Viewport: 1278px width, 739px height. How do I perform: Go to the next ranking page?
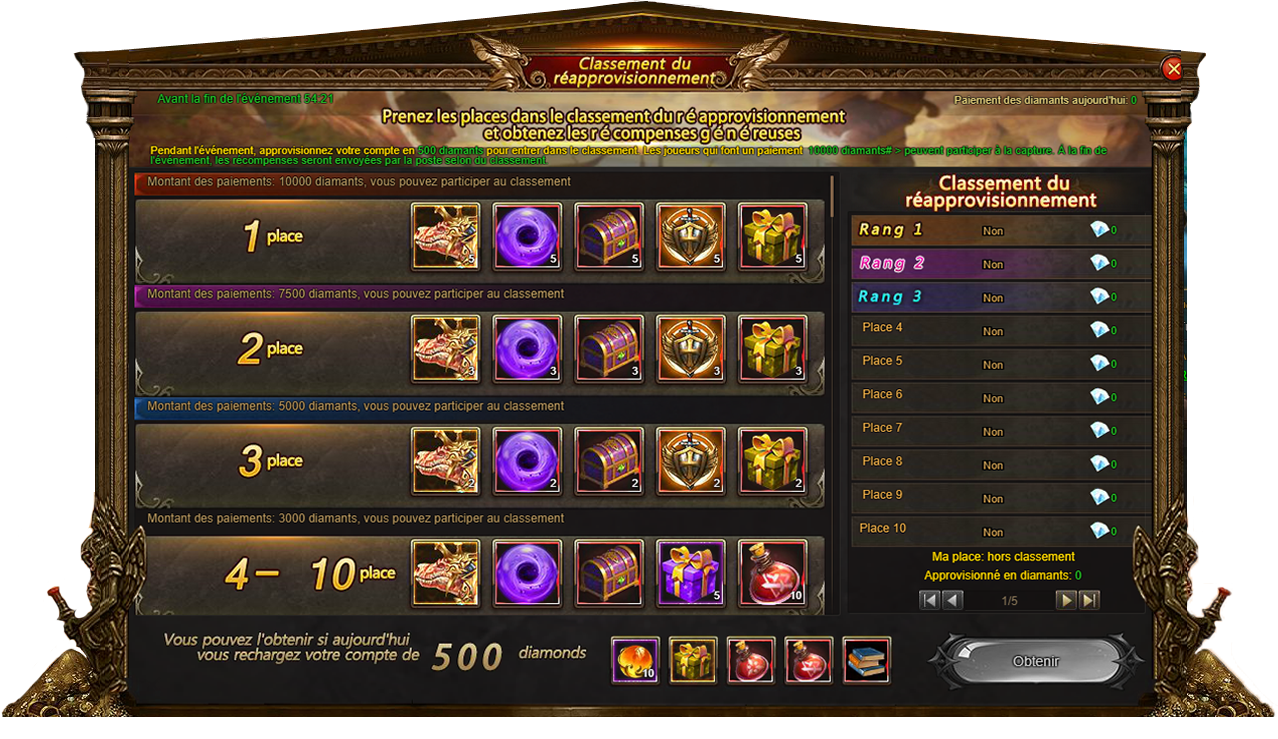pos(1066,600)
